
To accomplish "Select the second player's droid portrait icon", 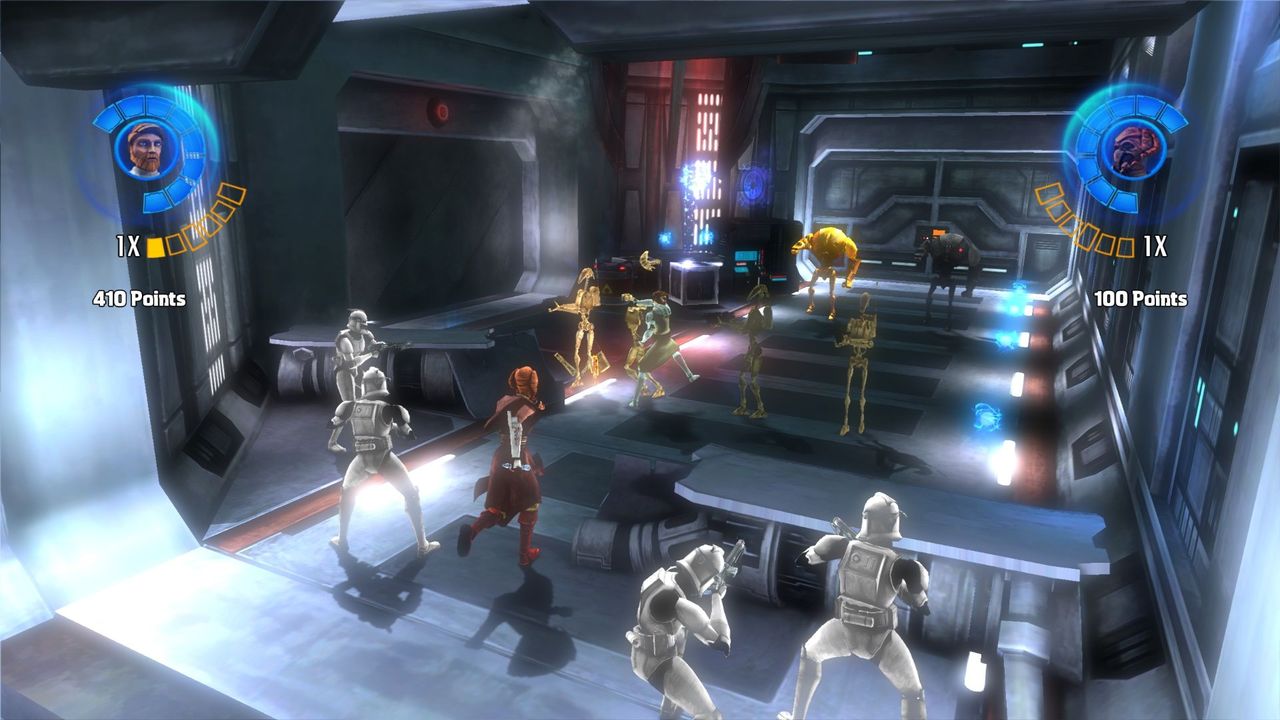I will pyautogui.click(x=1133, y=149).
